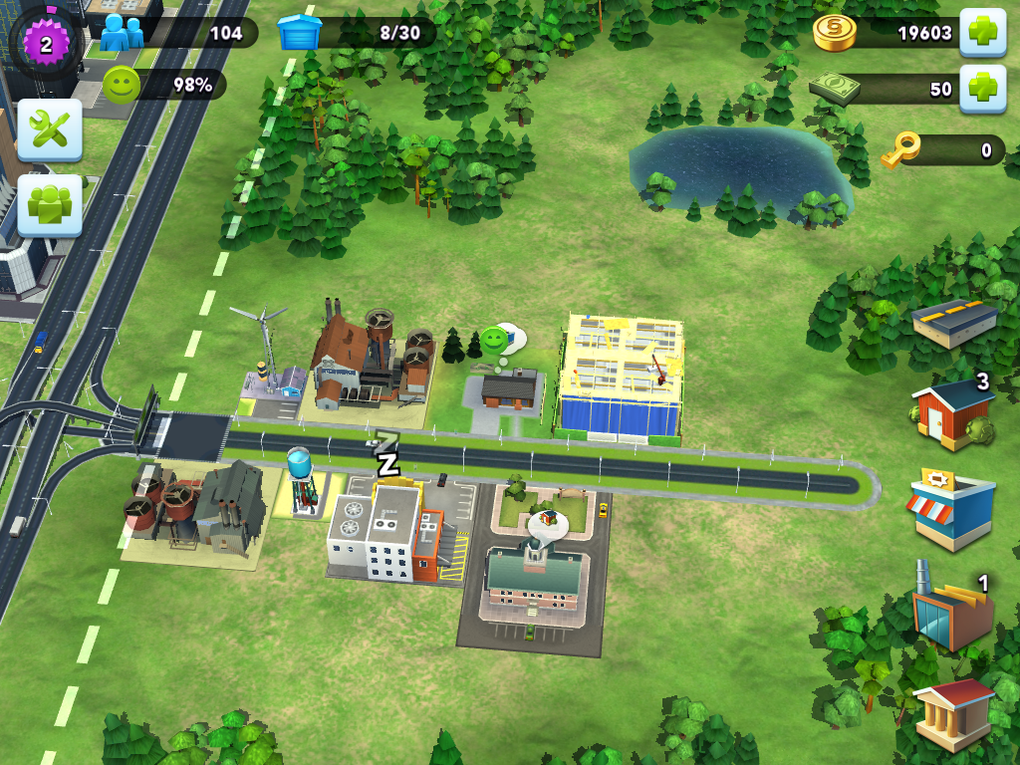Buy more green SimCash with the plus
Viewport: 1020px width, 765px height.
coord(982,89)
